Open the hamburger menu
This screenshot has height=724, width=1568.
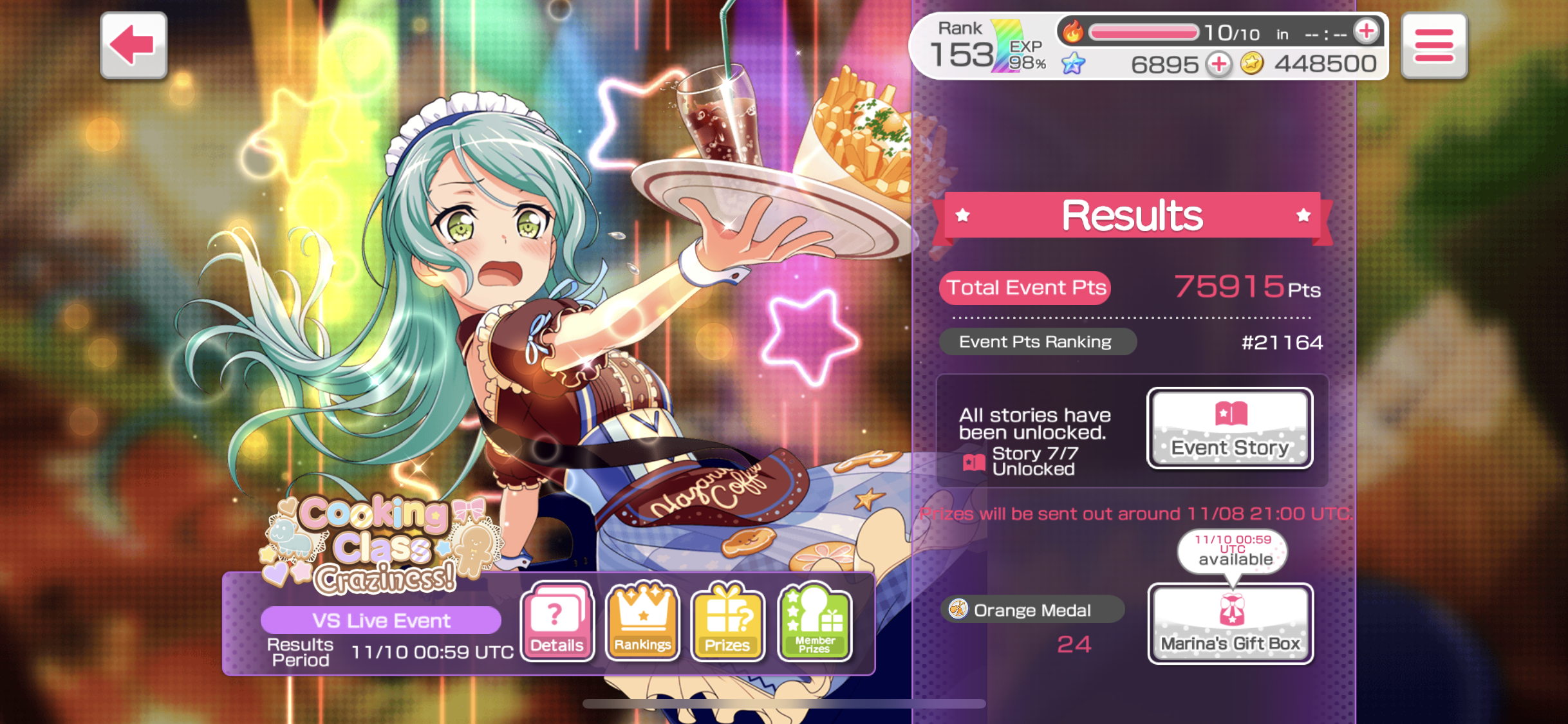pyautogui.click(x=1433, y=46)
